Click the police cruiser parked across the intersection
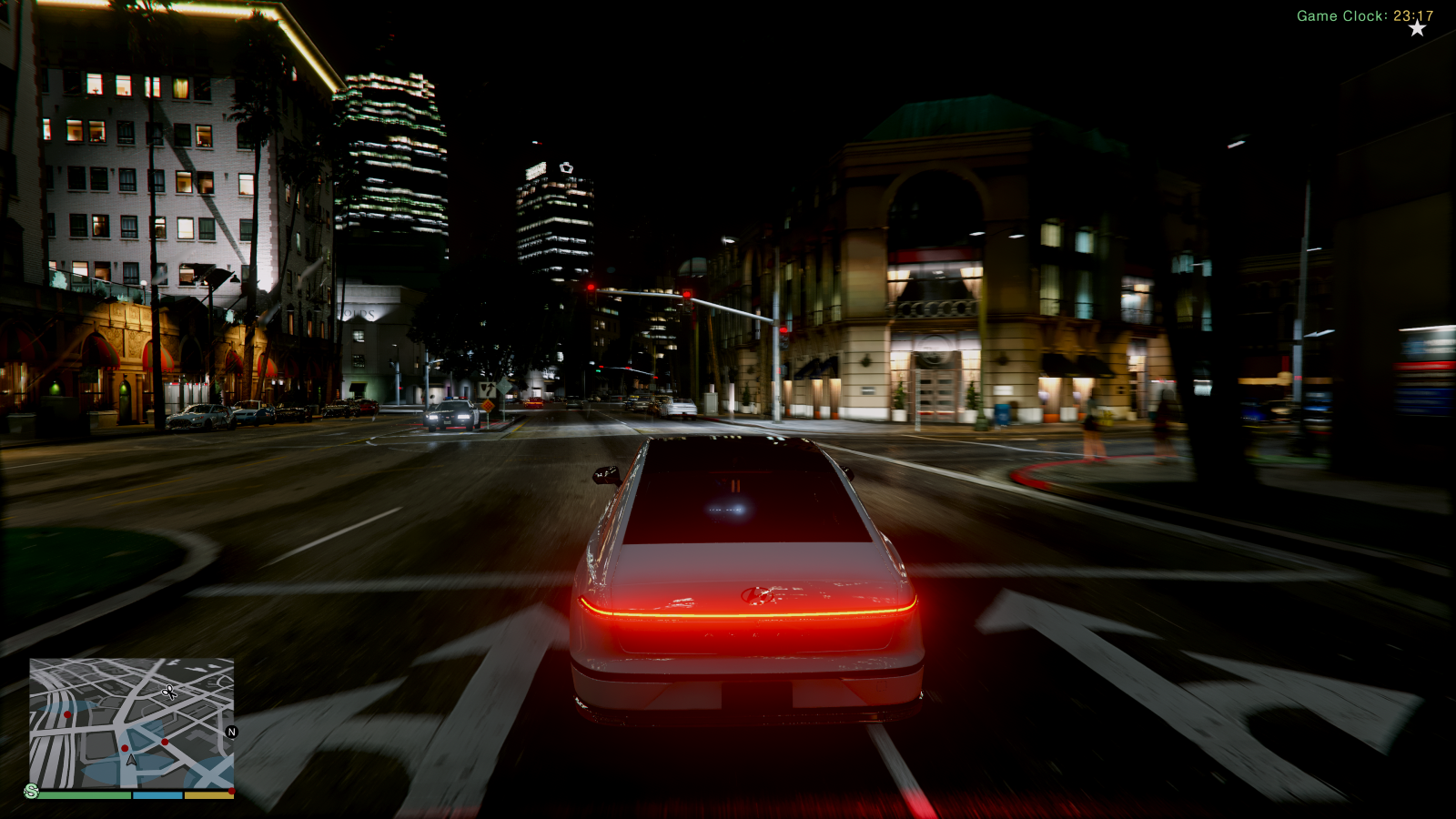 click(x=450, y=412)
